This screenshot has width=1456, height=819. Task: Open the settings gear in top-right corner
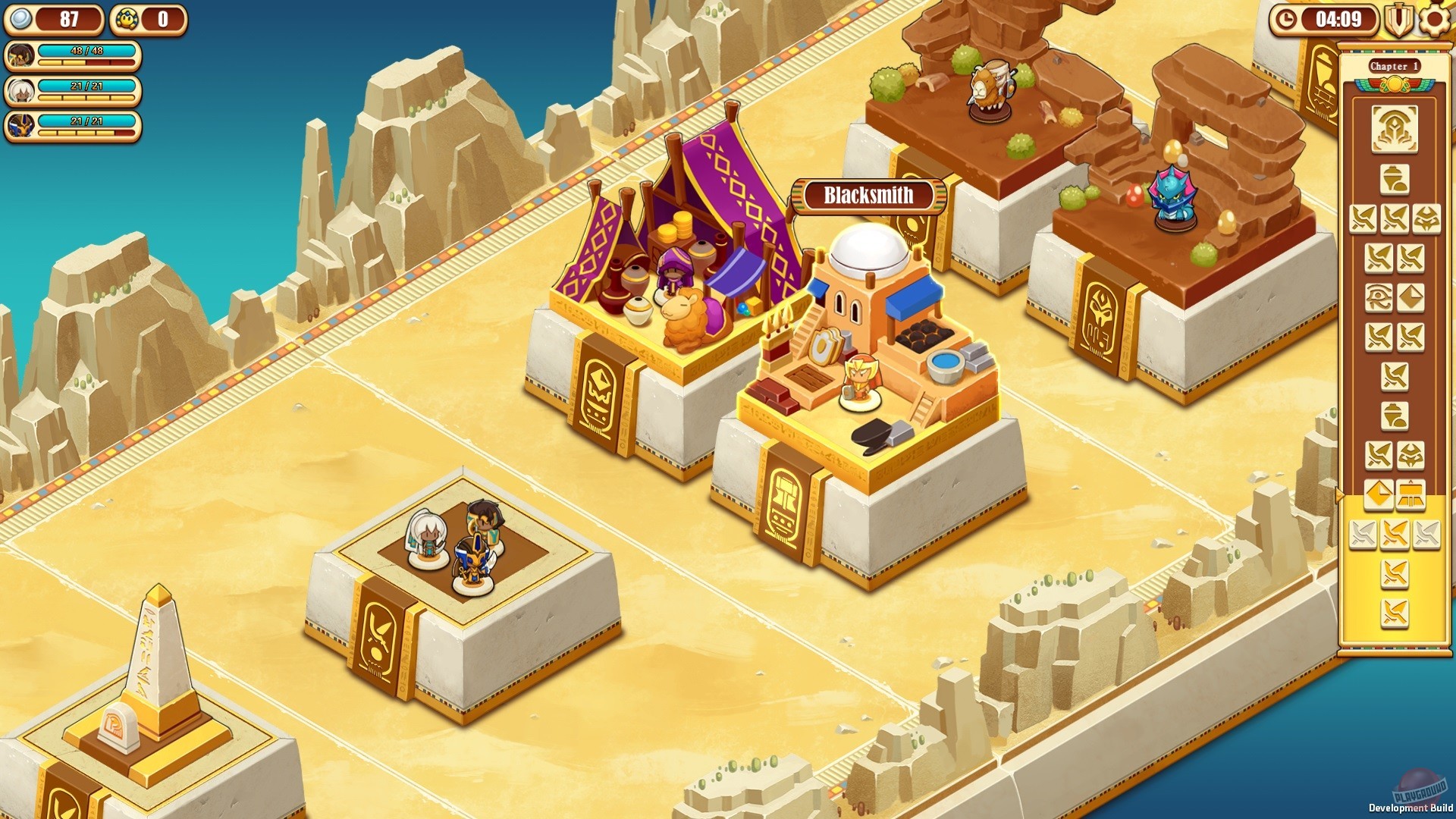(x=1432, y=20)
